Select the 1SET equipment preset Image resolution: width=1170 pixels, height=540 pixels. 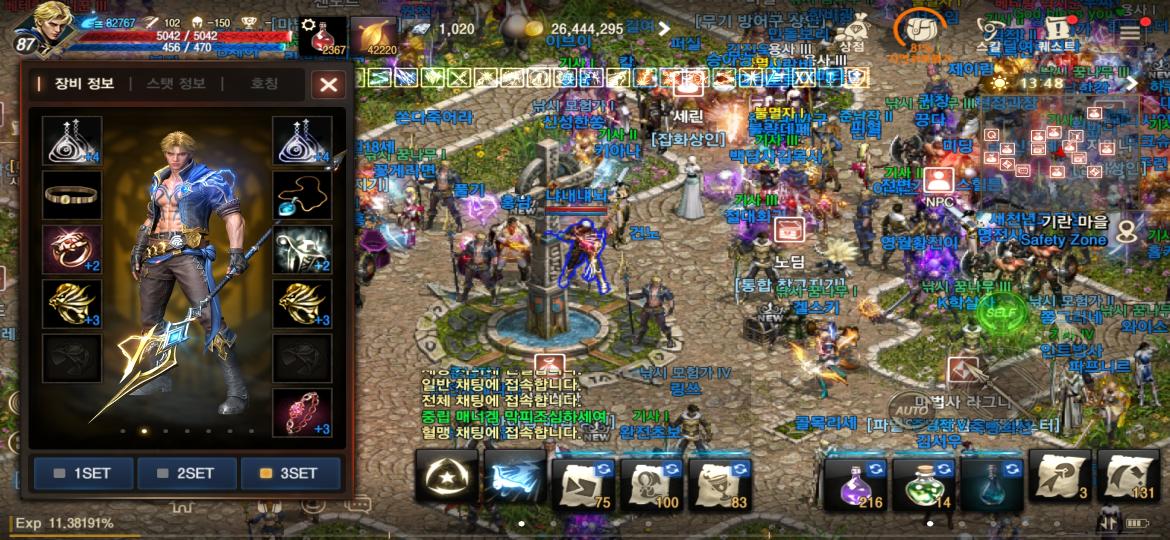[x=83, y=473]
